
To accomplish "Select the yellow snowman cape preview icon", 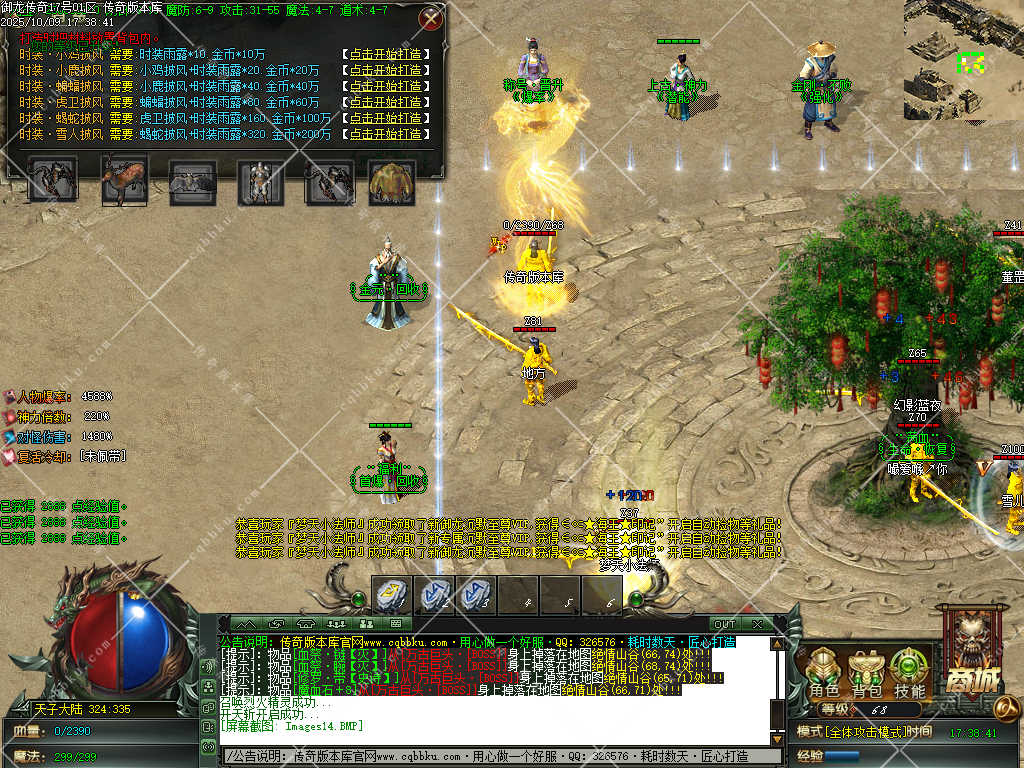I will coord(393,181).
